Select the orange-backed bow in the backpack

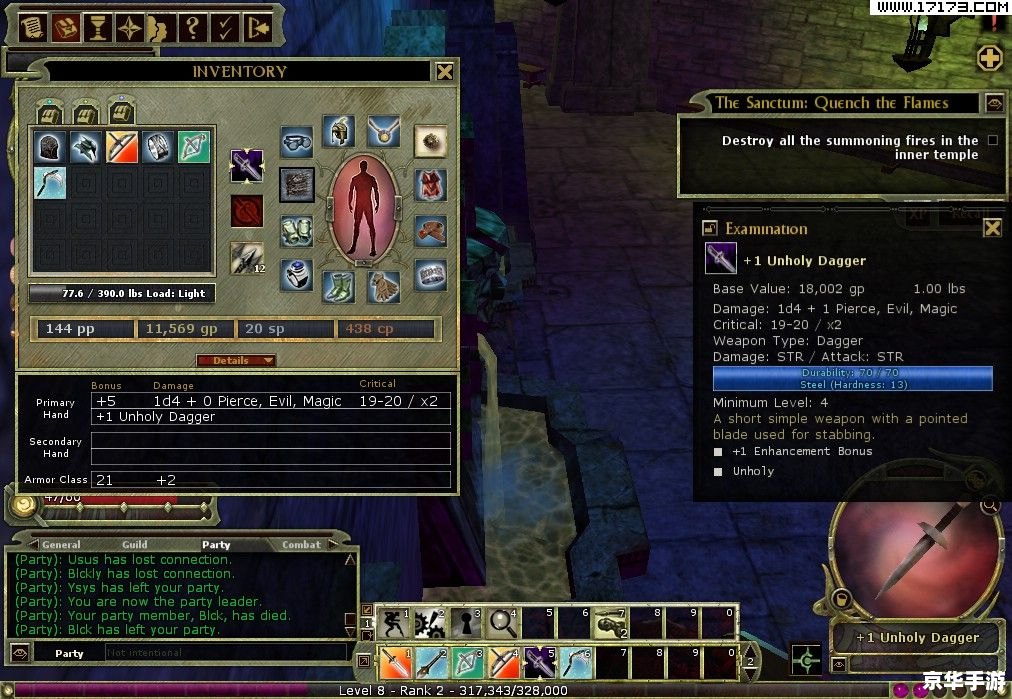[122, 147]
